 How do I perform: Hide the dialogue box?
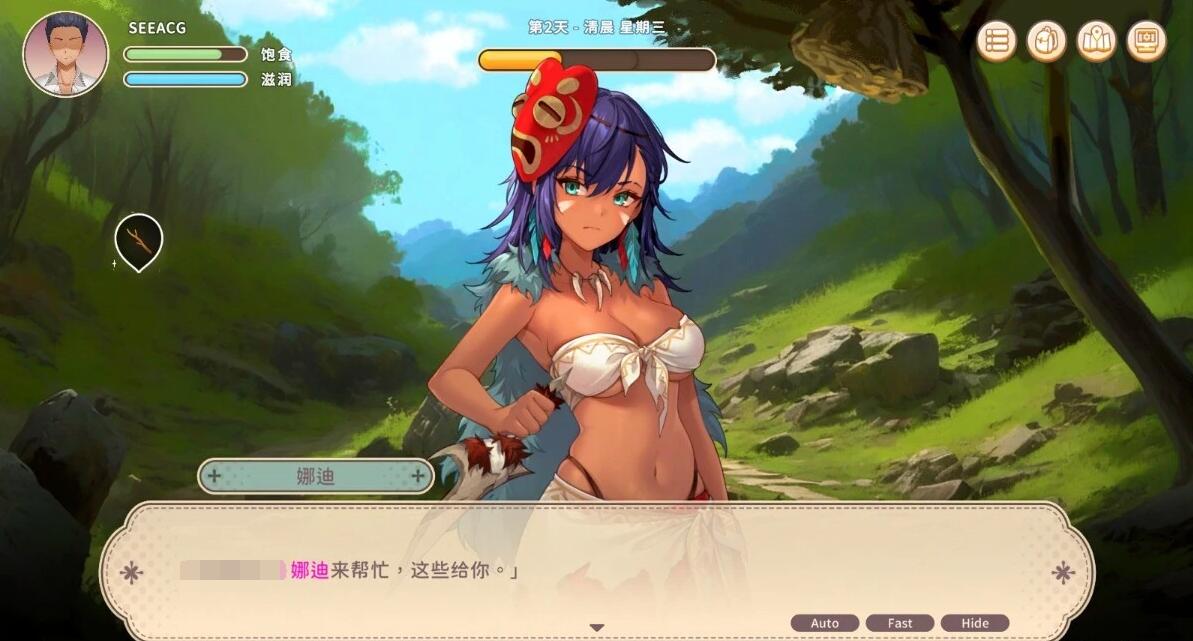(x=975, y=623)
